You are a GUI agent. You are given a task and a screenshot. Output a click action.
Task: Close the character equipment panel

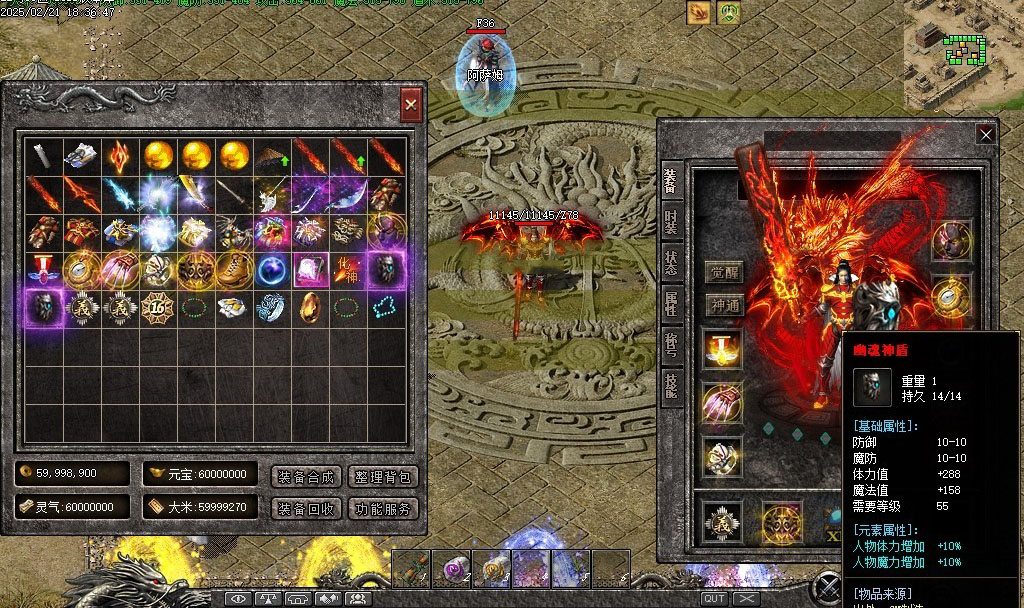pos(986,135)
